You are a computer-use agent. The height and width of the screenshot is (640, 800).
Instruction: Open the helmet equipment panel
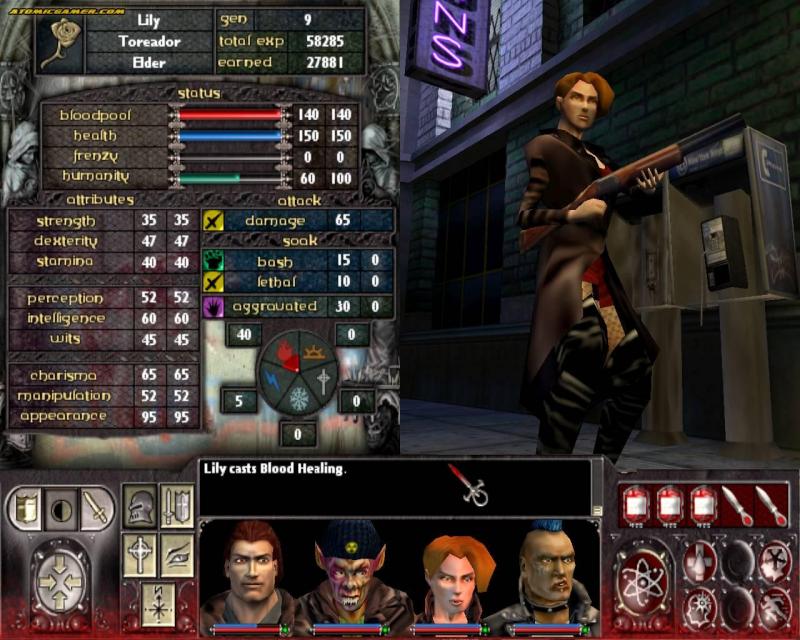pyautogui.click(x=140, y=507)
